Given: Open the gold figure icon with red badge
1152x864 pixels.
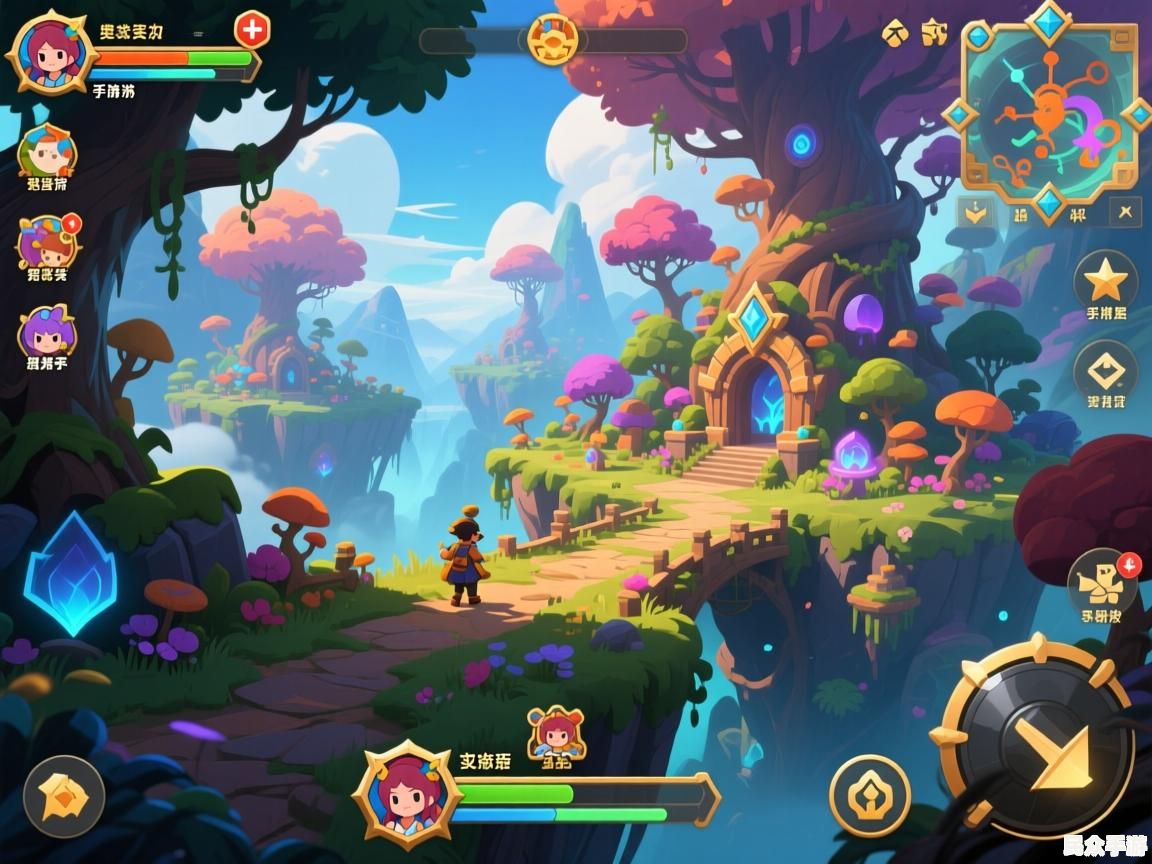Looking at the screenshot, I should [x=1102, y=581].
